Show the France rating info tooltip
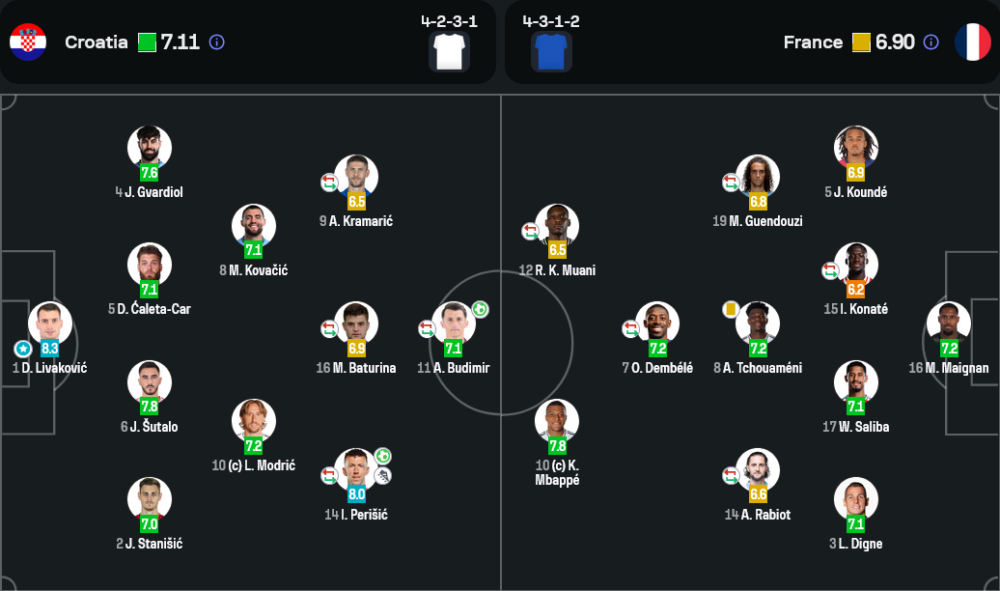The height and width of the screenshot is (591, 1000). pyautogui.click(x=931, y=42)
